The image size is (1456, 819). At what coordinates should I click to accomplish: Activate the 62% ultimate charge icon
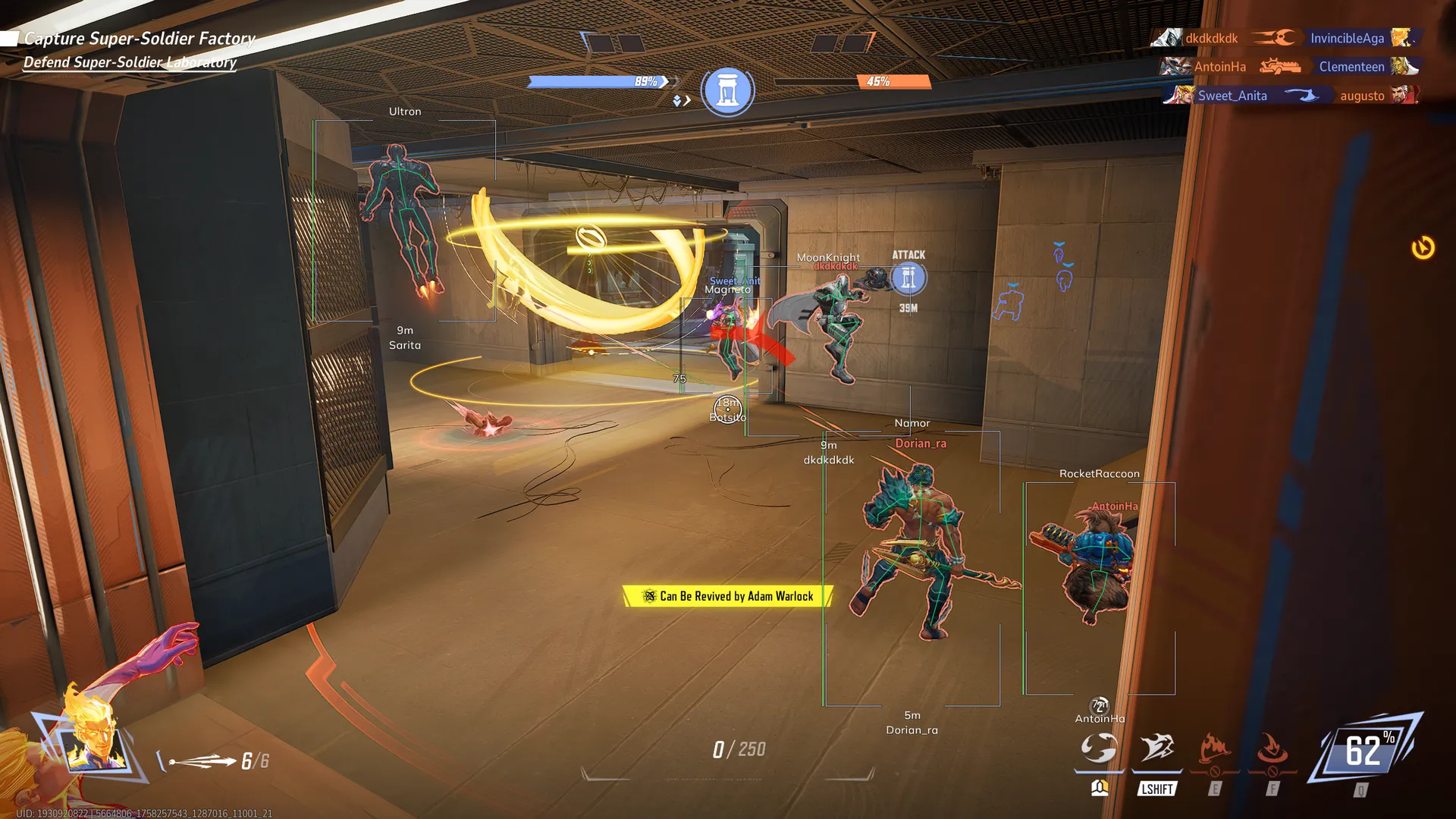click(x=1364, y=751)
